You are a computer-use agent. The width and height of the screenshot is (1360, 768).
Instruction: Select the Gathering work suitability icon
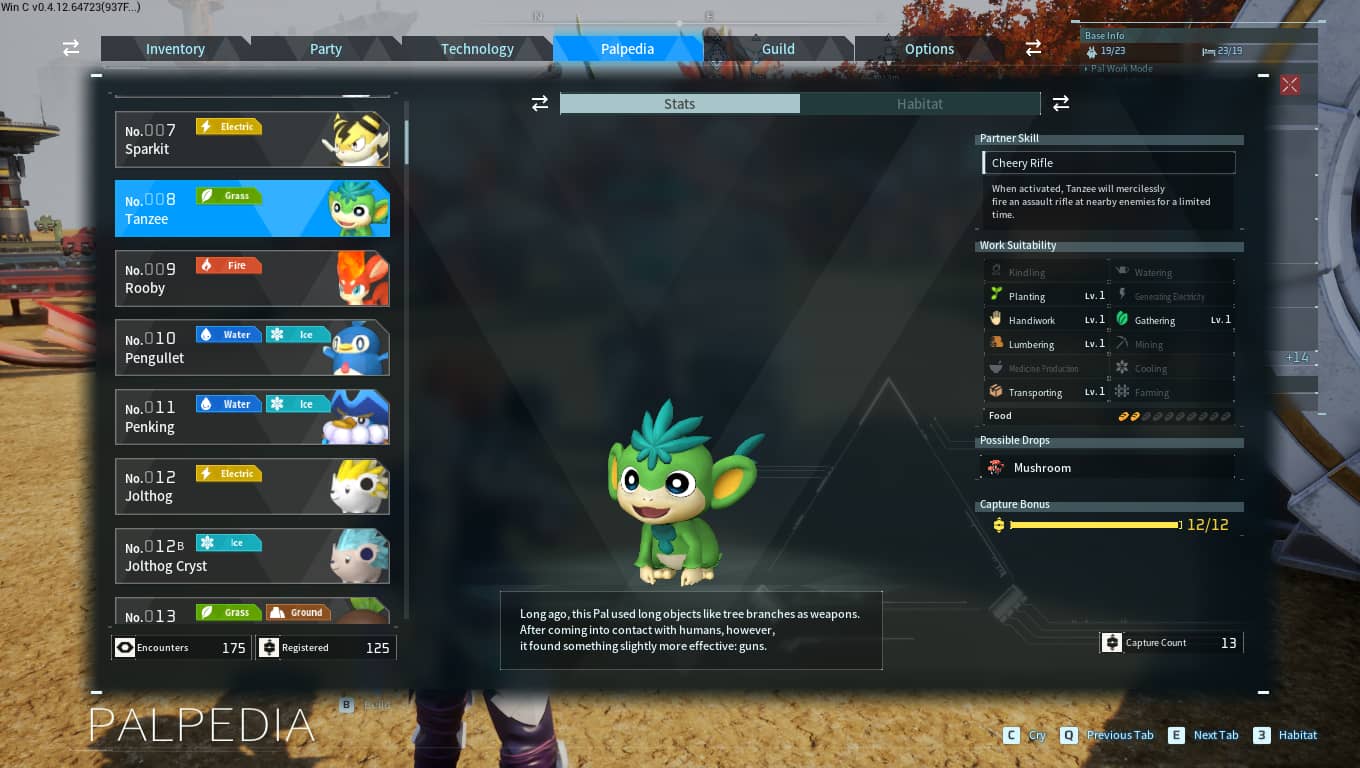pyautogui.click(x=1124, y=319)
